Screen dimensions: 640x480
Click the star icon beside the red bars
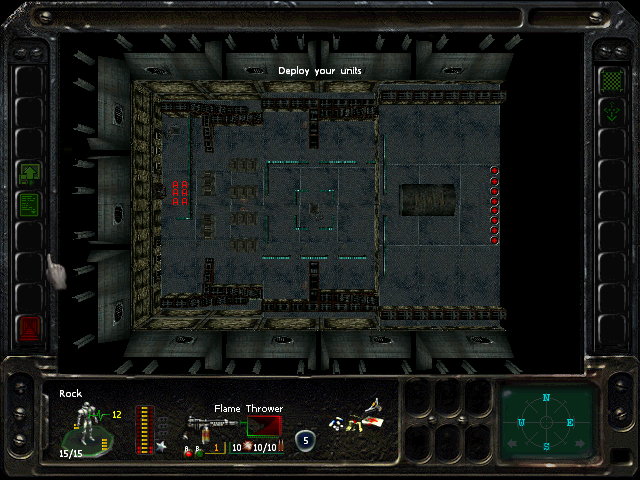160,445
